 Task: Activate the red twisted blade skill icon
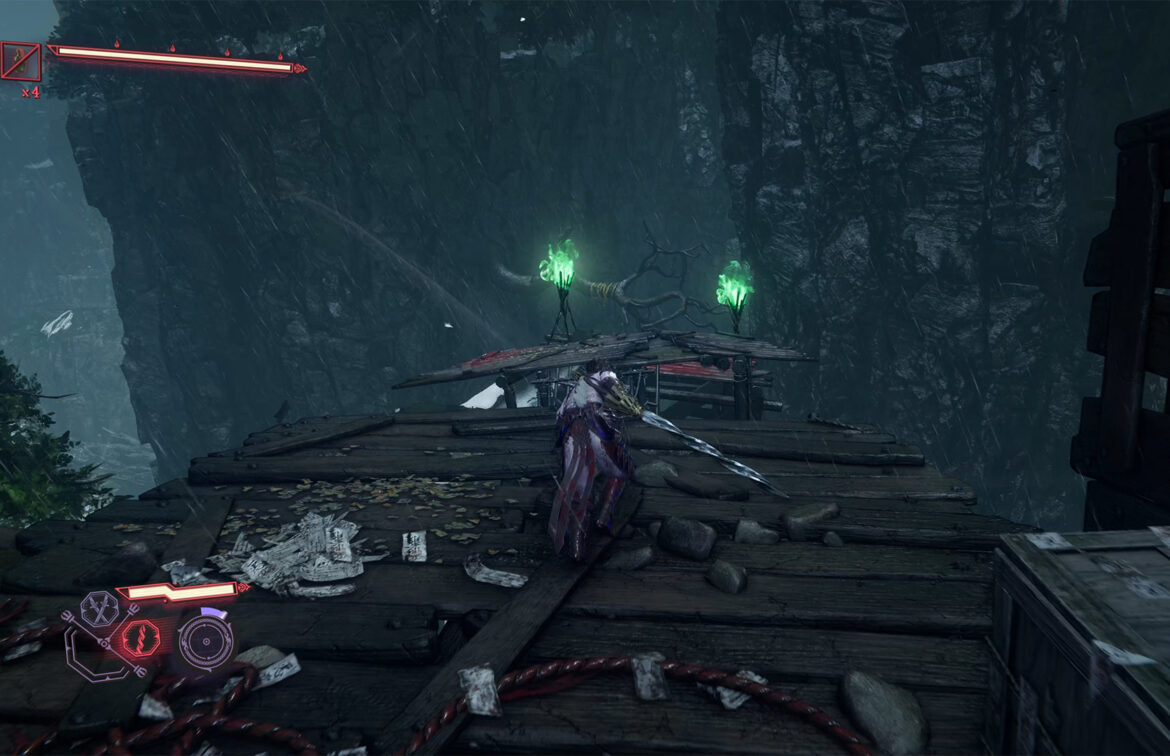click(140, 638)
